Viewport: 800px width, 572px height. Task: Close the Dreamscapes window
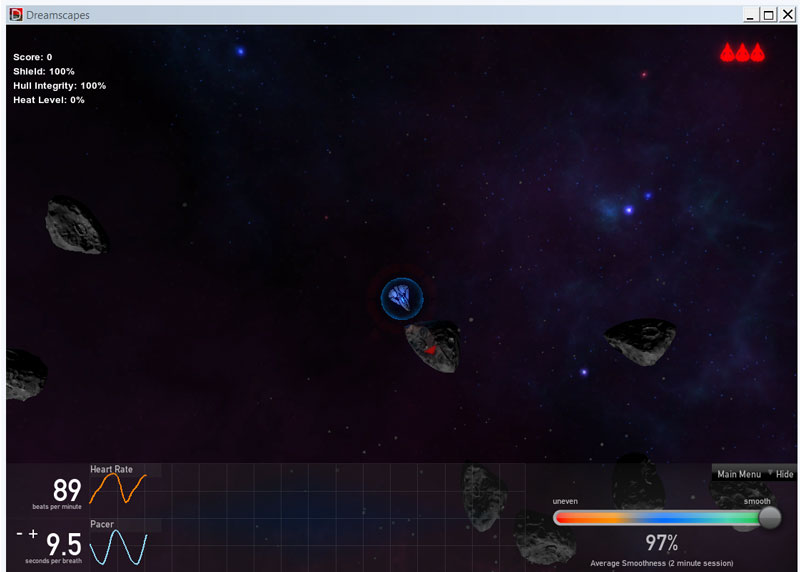click(x=786, y=15)
